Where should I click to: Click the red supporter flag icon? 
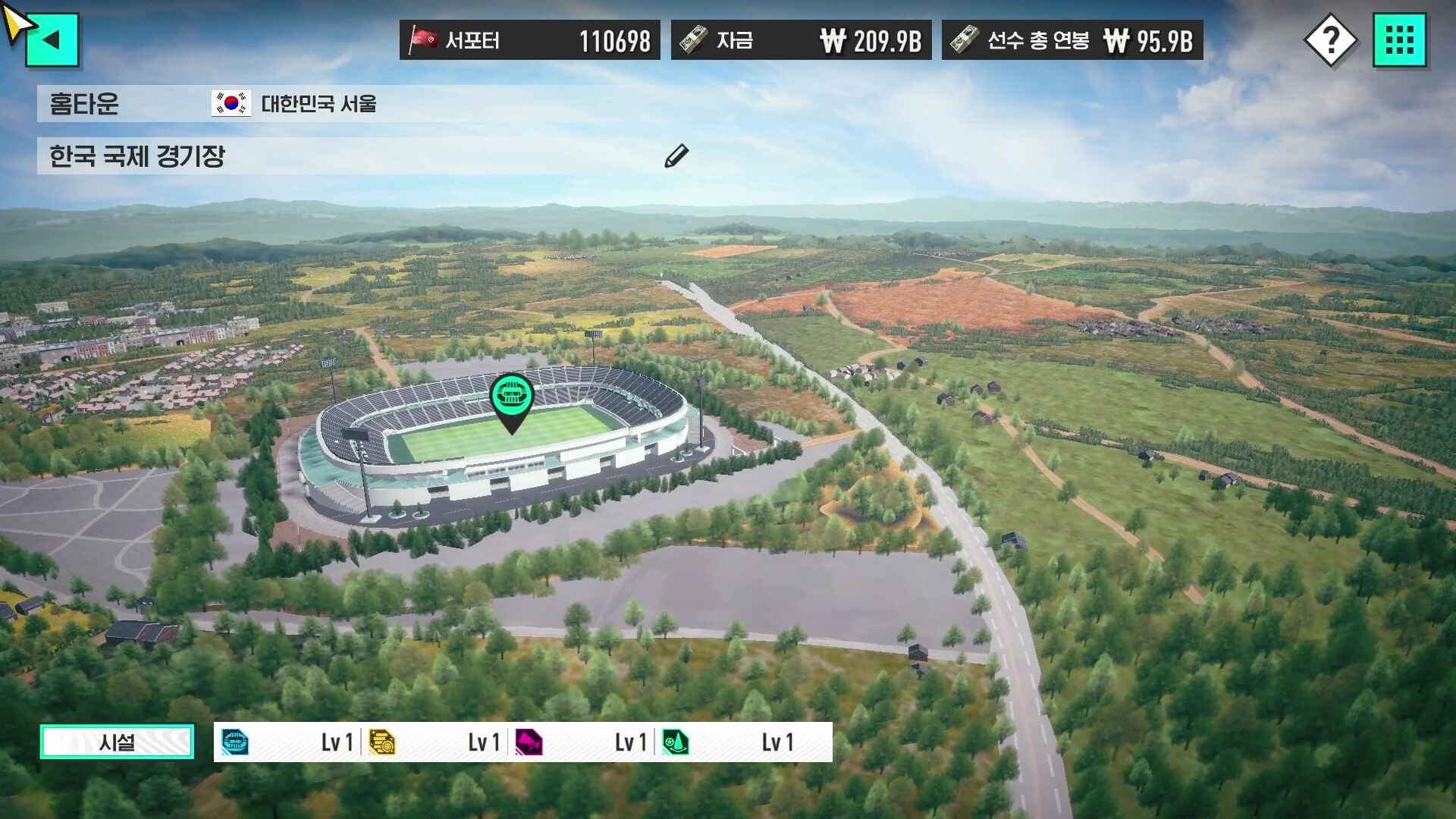click(x=423, y=39)
